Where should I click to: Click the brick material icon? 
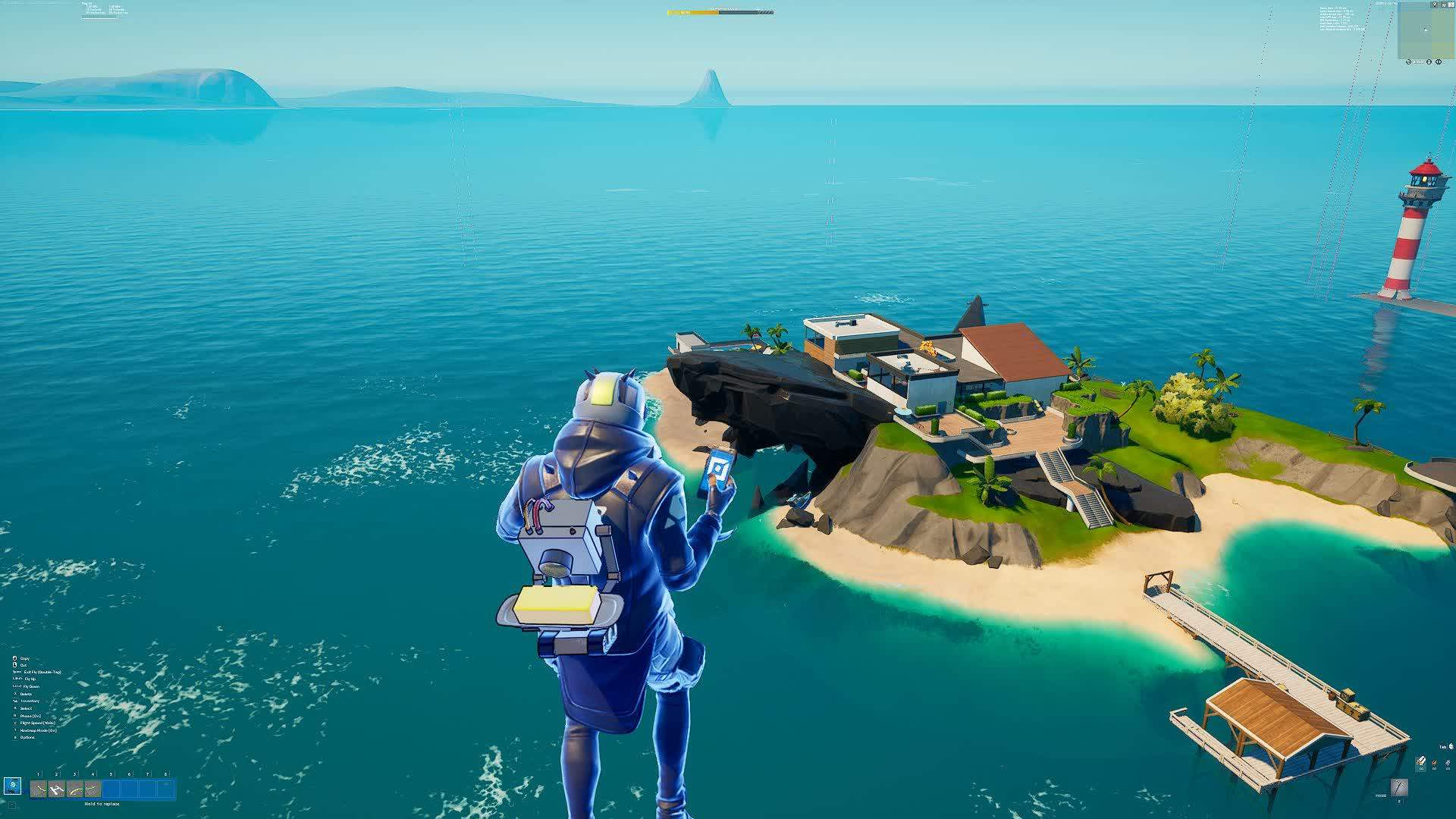(x=1435, y=761)
